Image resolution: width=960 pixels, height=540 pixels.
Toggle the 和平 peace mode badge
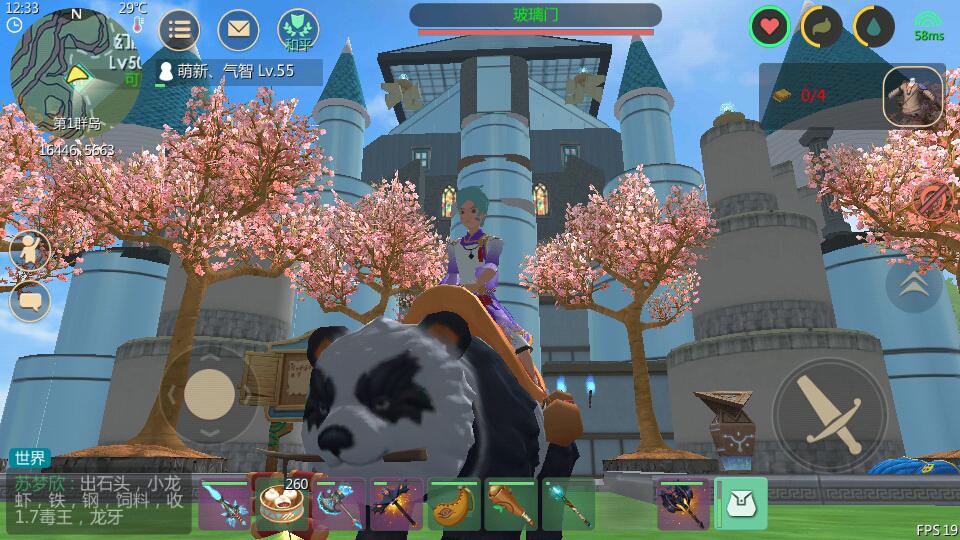point(298,30)
